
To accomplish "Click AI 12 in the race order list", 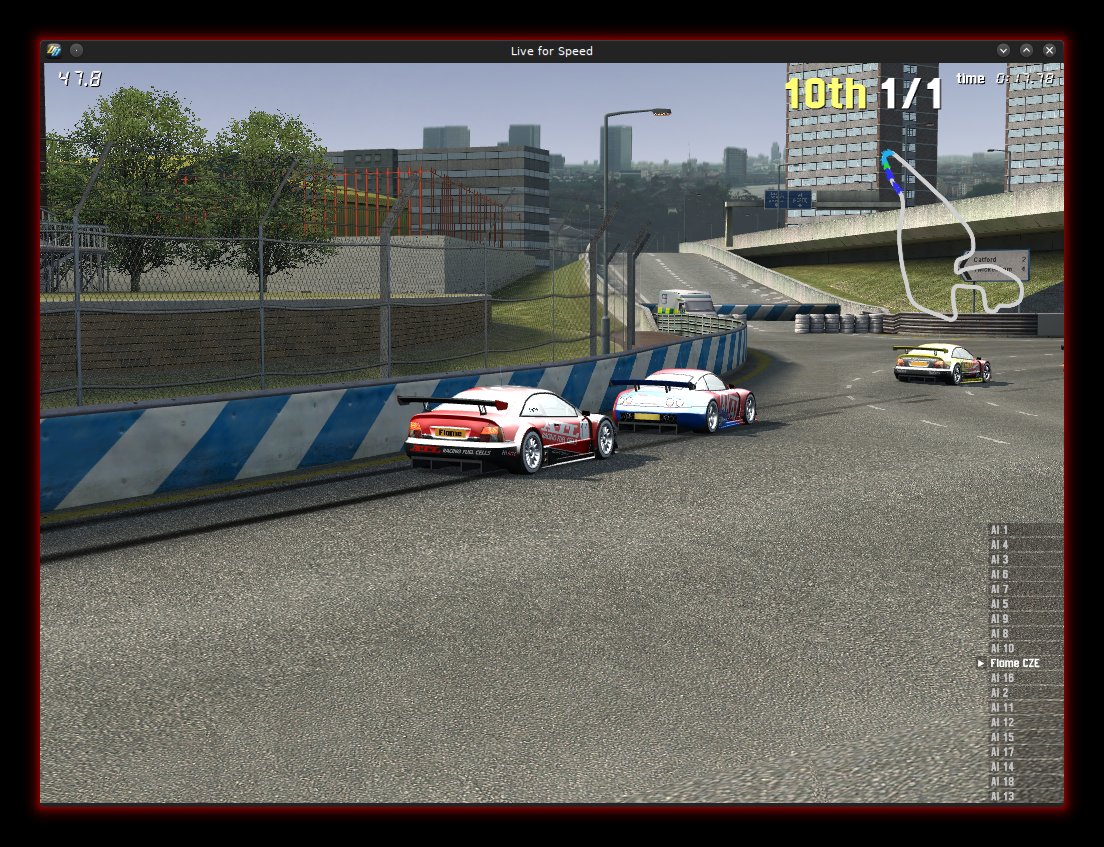I will point(1002,722).
